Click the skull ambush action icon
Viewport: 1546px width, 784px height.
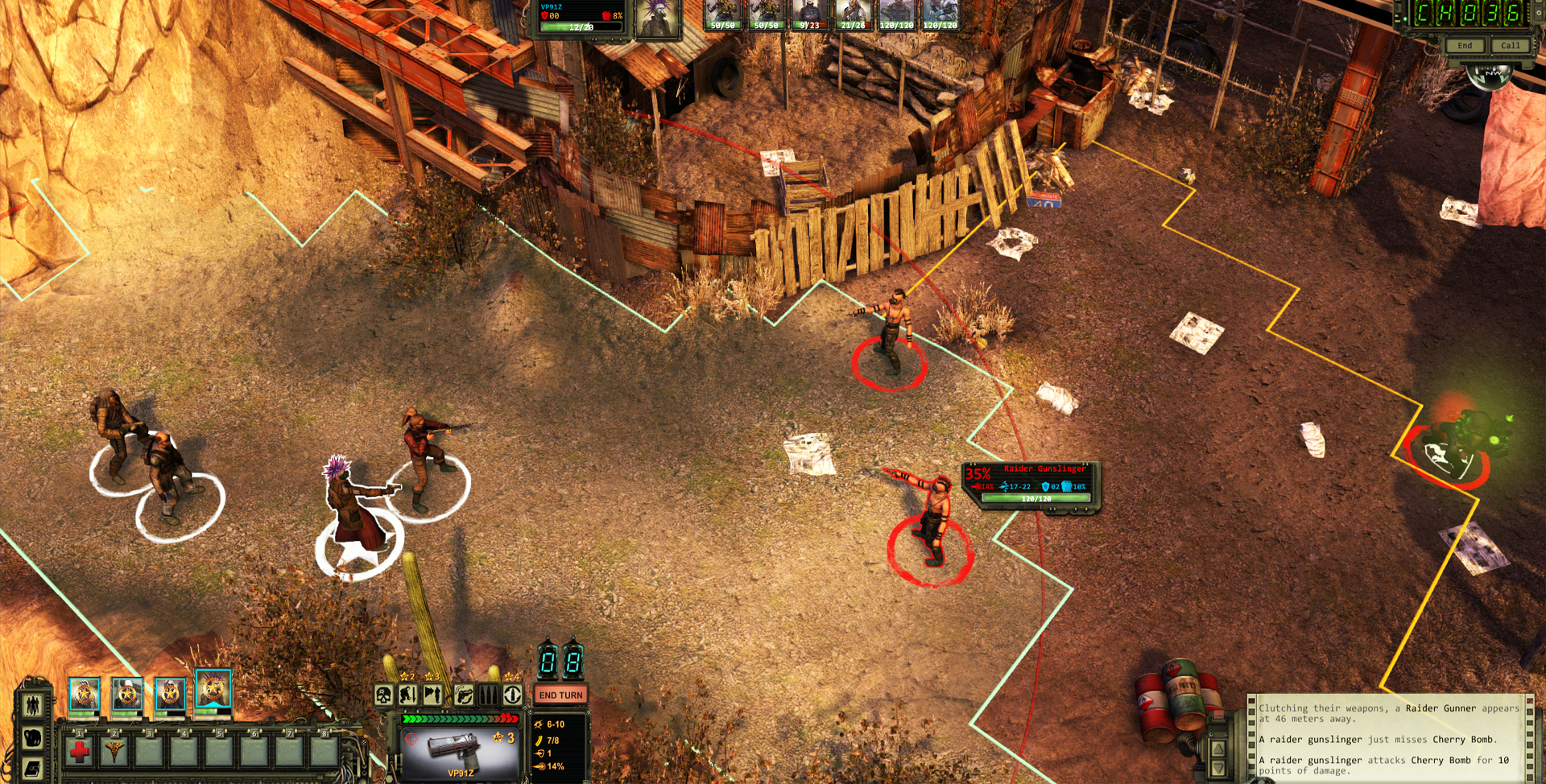[383, 695]
